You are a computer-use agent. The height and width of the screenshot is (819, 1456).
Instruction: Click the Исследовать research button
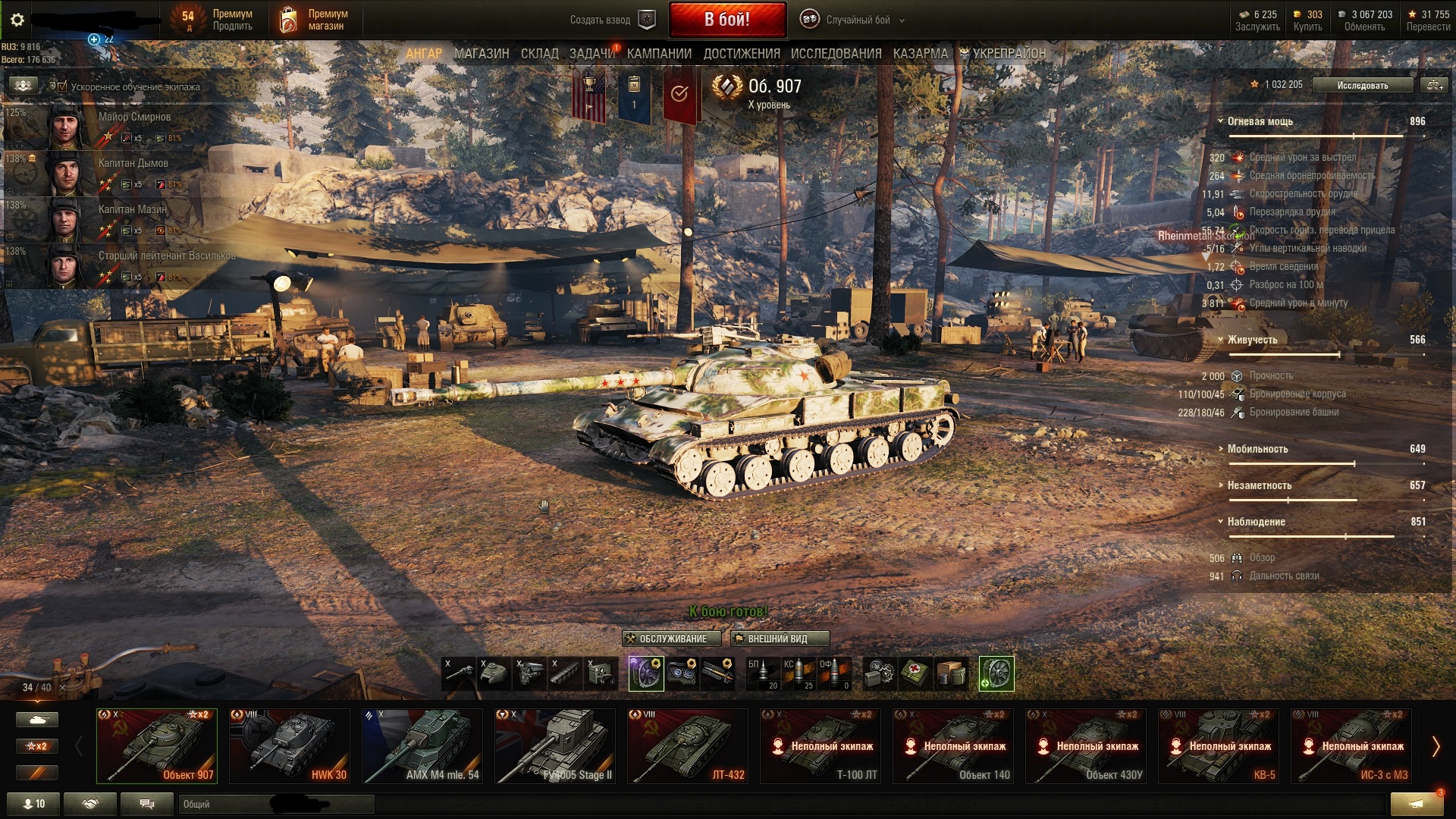1362,85
